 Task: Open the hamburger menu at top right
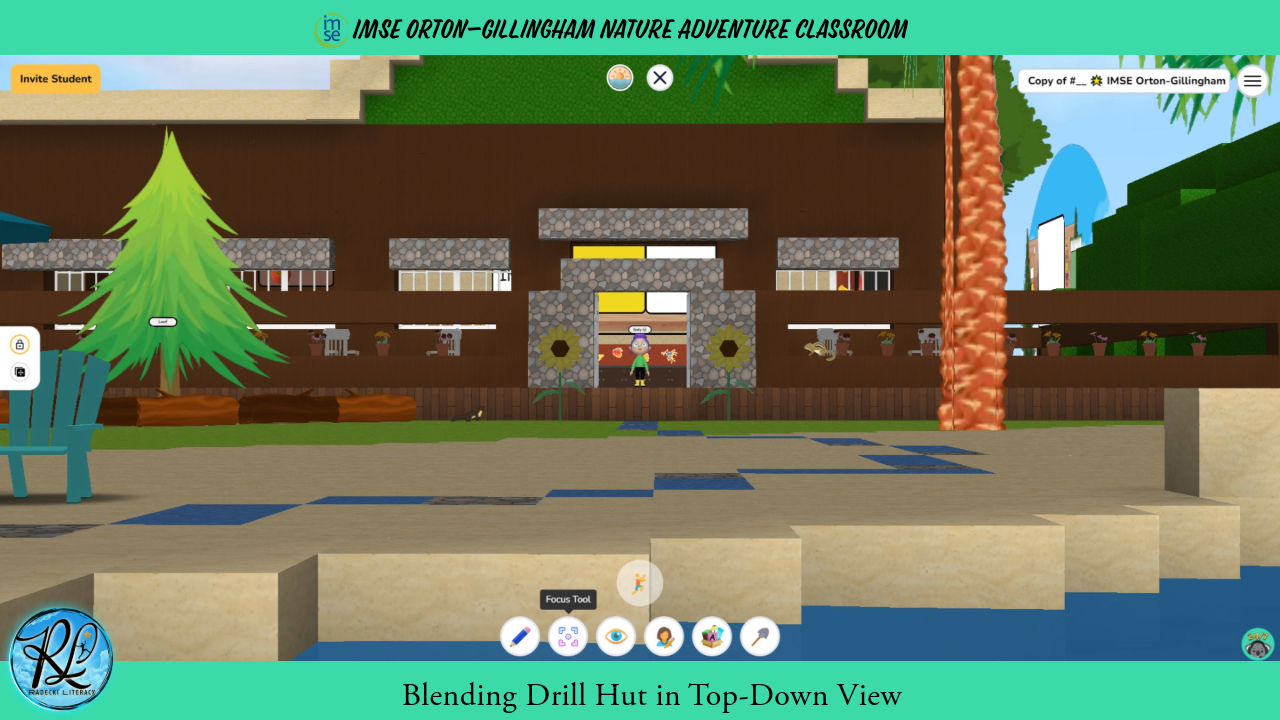1252,80
